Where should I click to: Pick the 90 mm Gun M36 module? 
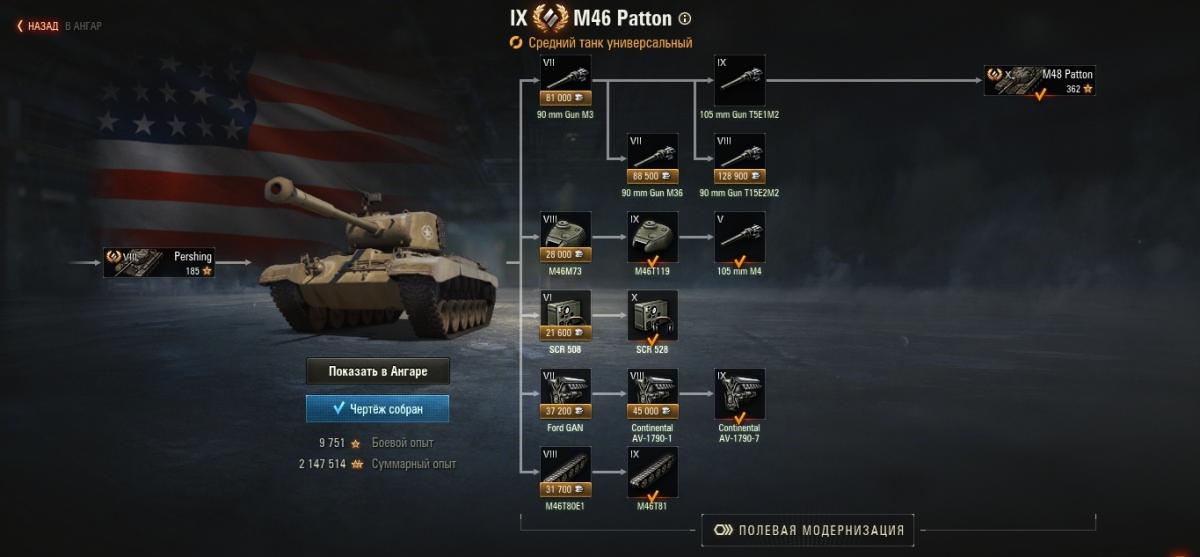coord(652,159)
